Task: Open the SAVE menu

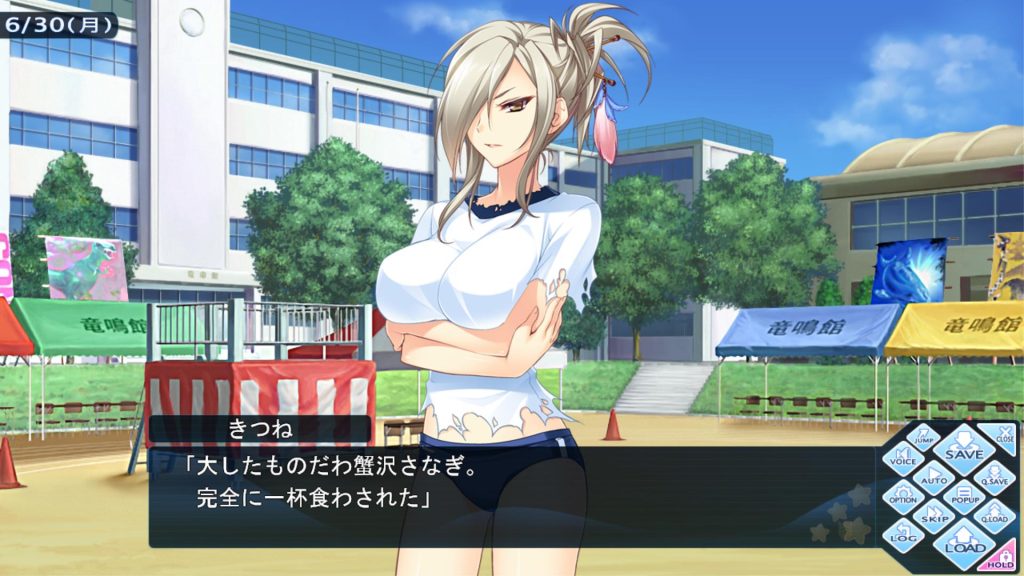Action: tap(964, 451)
